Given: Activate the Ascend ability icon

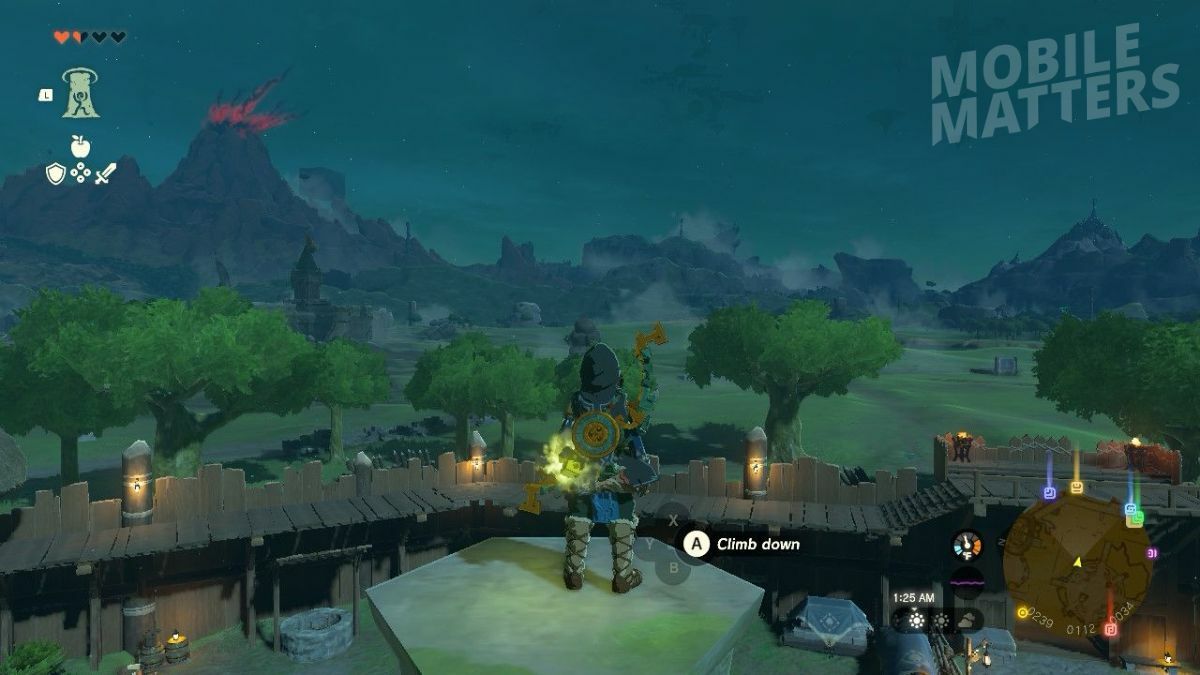Looking at the screenshot, I should [x=79, y=93].
